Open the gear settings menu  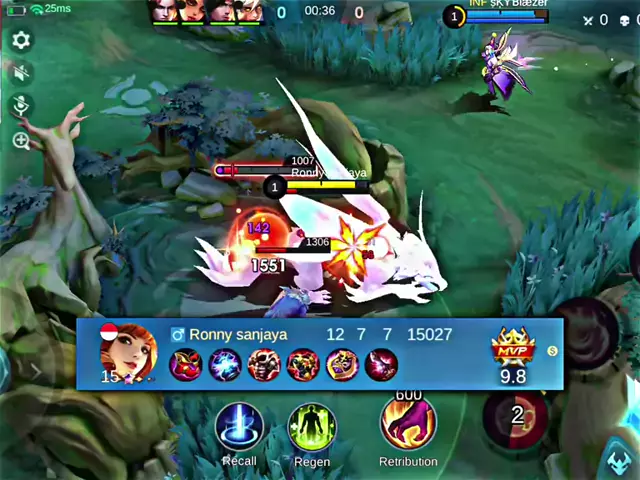[x=21, y=41]
